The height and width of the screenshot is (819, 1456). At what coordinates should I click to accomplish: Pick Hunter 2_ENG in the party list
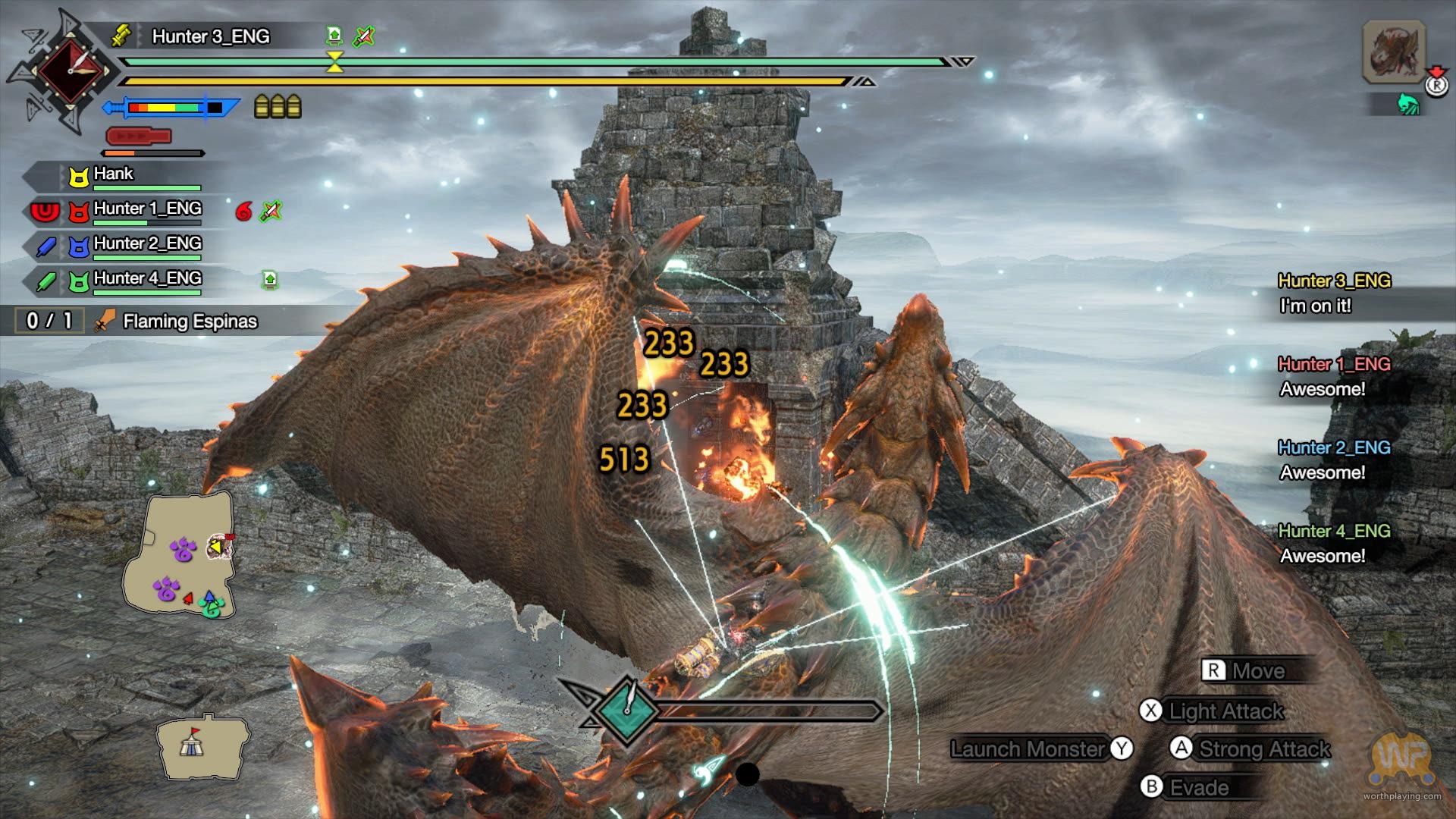point(147,245)
